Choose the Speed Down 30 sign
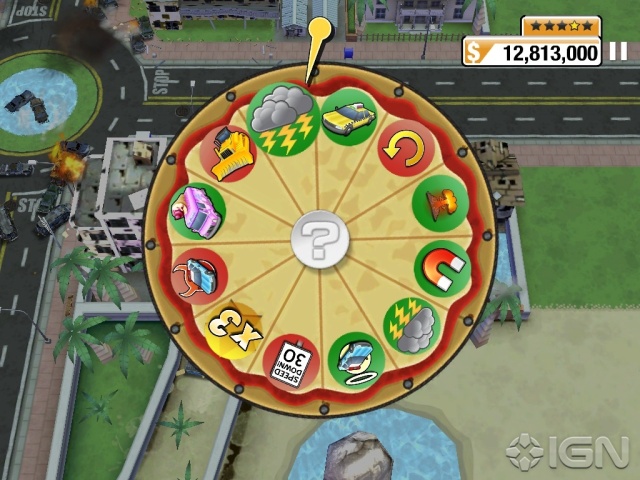640x480 pixels. click(292, 362)
